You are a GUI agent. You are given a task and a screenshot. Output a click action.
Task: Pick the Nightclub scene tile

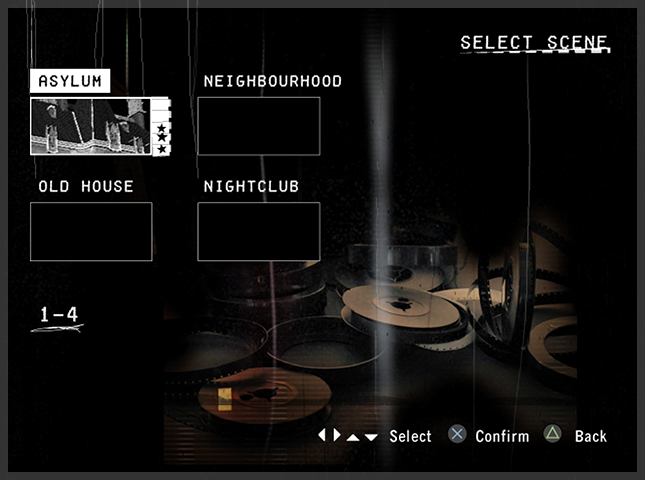[258, 231]
